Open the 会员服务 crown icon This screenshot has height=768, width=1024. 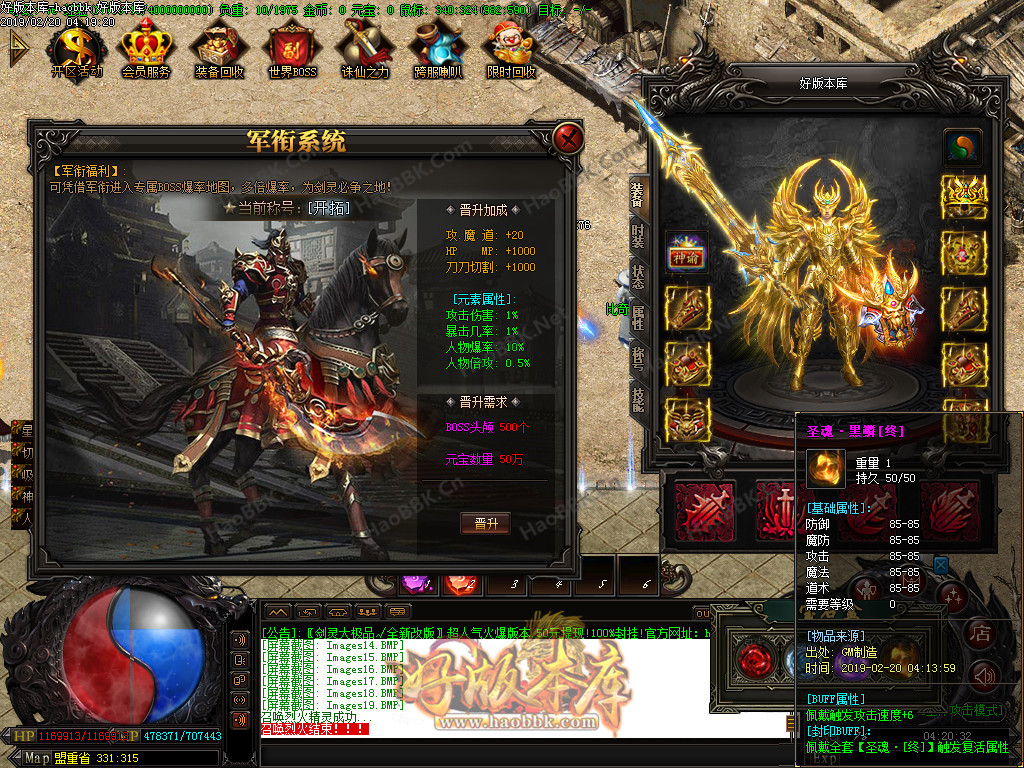tap(146, 50)
